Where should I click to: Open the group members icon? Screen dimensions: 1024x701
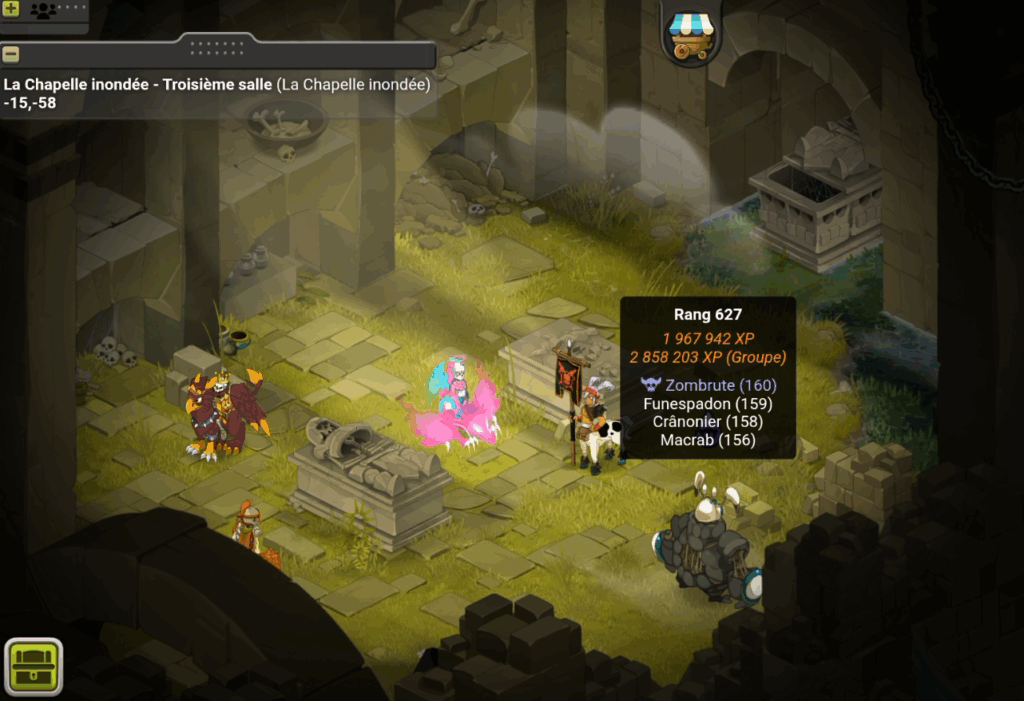43,11
